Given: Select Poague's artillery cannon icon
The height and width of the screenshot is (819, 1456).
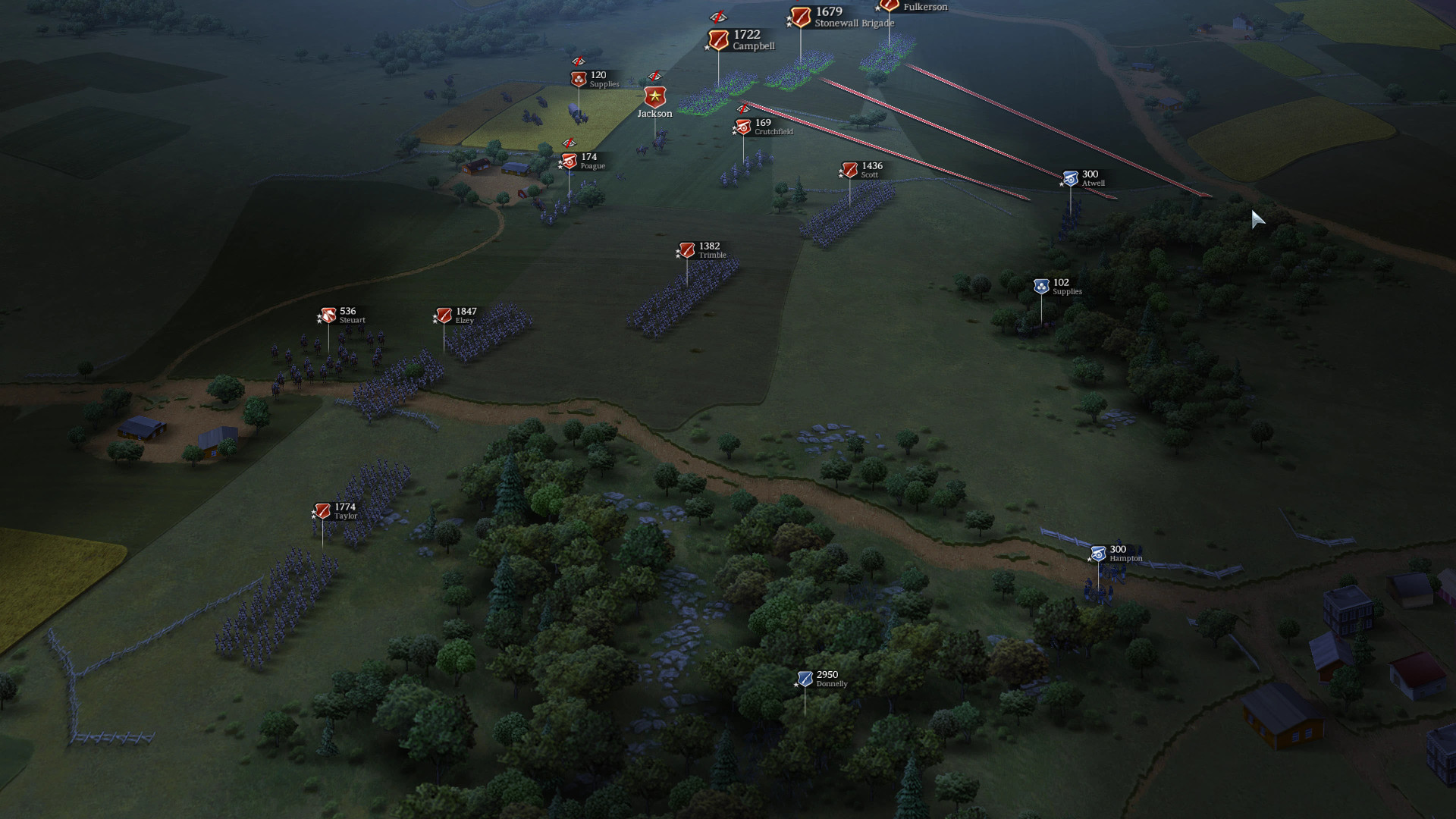Looking at the screenshot, I should click(x=568, y=162).
